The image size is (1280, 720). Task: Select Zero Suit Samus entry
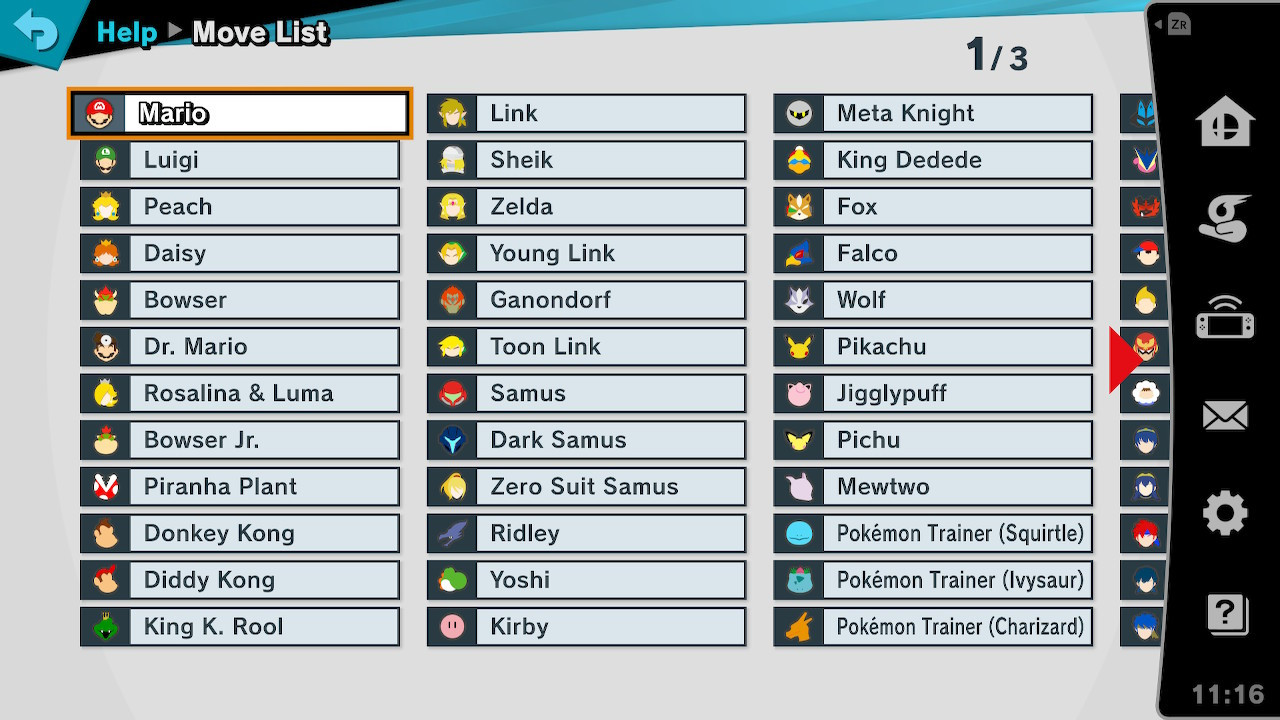(x=585, y=486)
